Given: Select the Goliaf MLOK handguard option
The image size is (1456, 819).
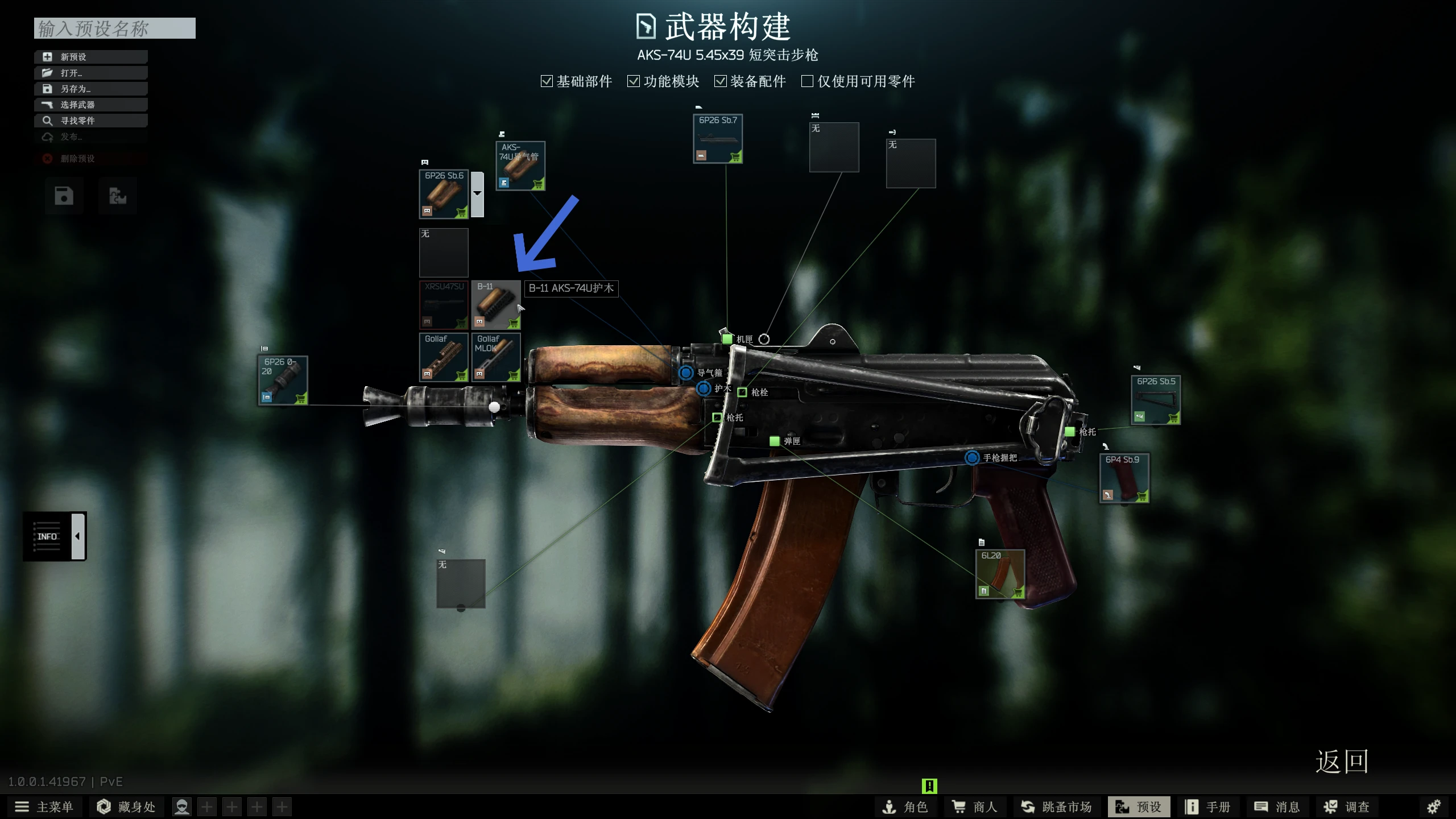Looking at the screenshot, I should (x=495, y=357).
